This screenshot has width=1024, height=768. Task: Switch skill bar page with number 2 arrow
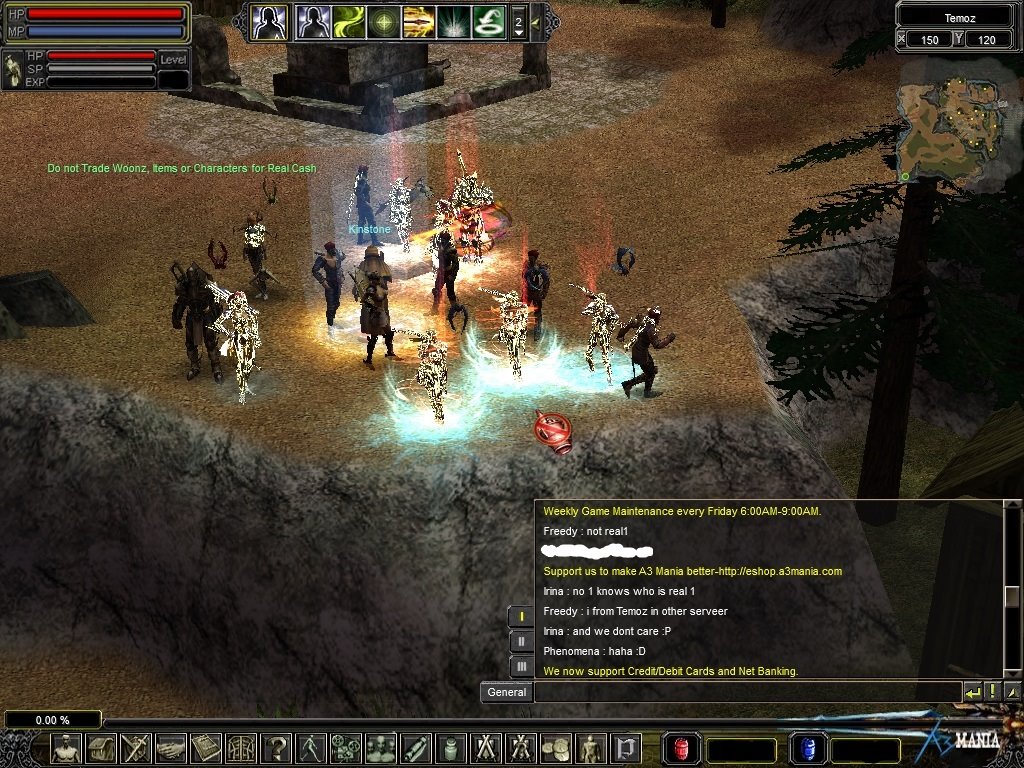click(518, 21)
